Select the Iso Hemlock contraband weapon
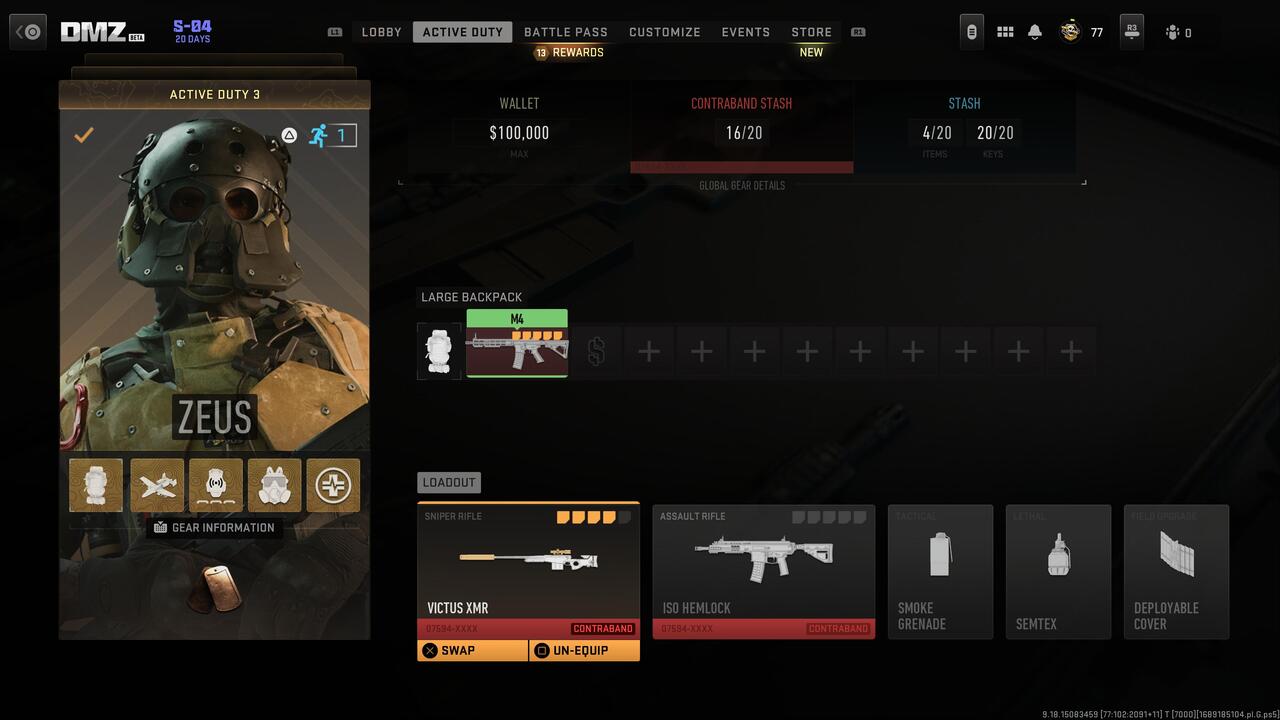Viewport: 1280px width, 720px height. (x=763, y=572)
